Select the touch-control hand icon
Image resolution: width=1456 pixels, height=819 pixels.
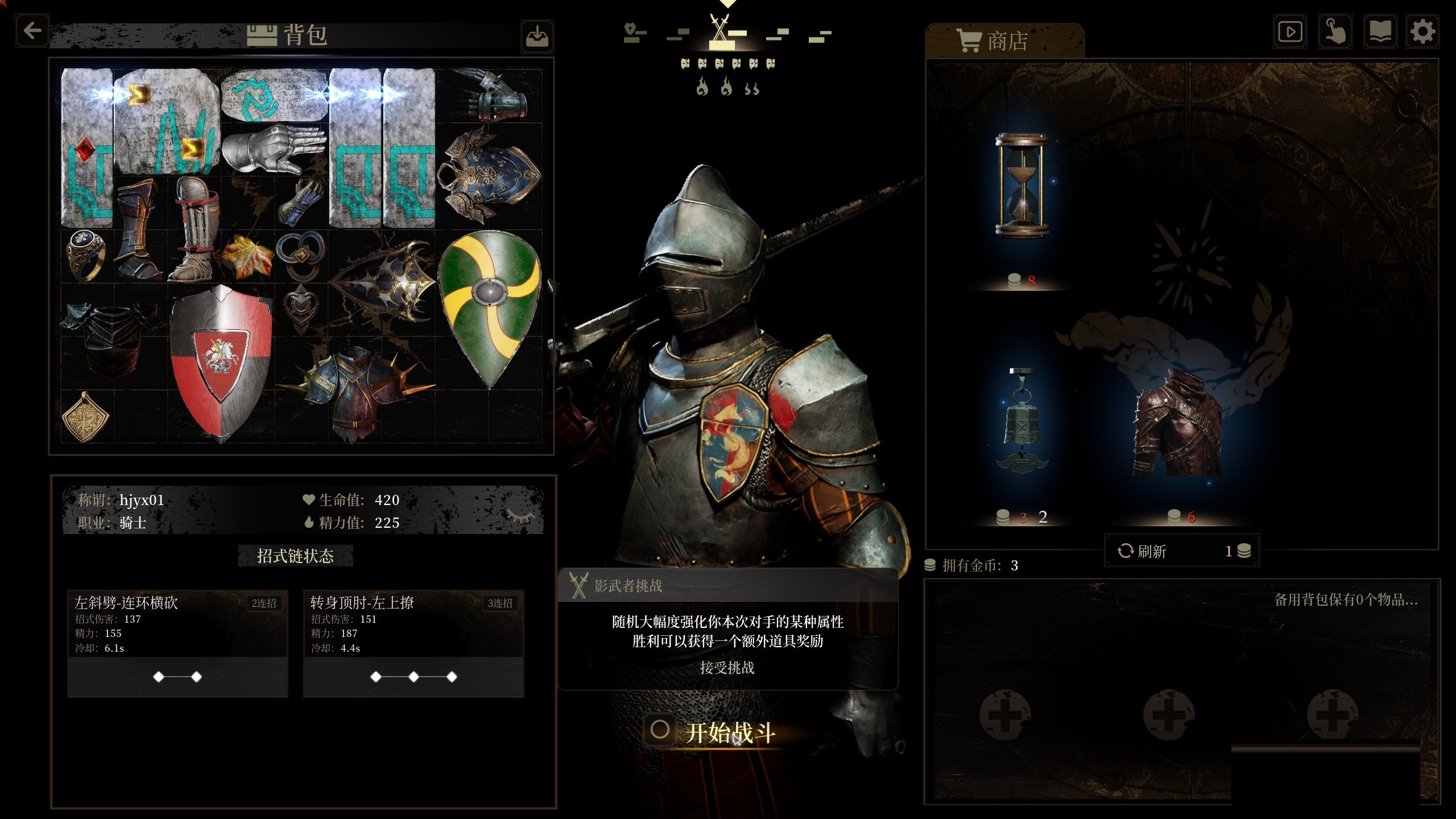click(1335, 31)
